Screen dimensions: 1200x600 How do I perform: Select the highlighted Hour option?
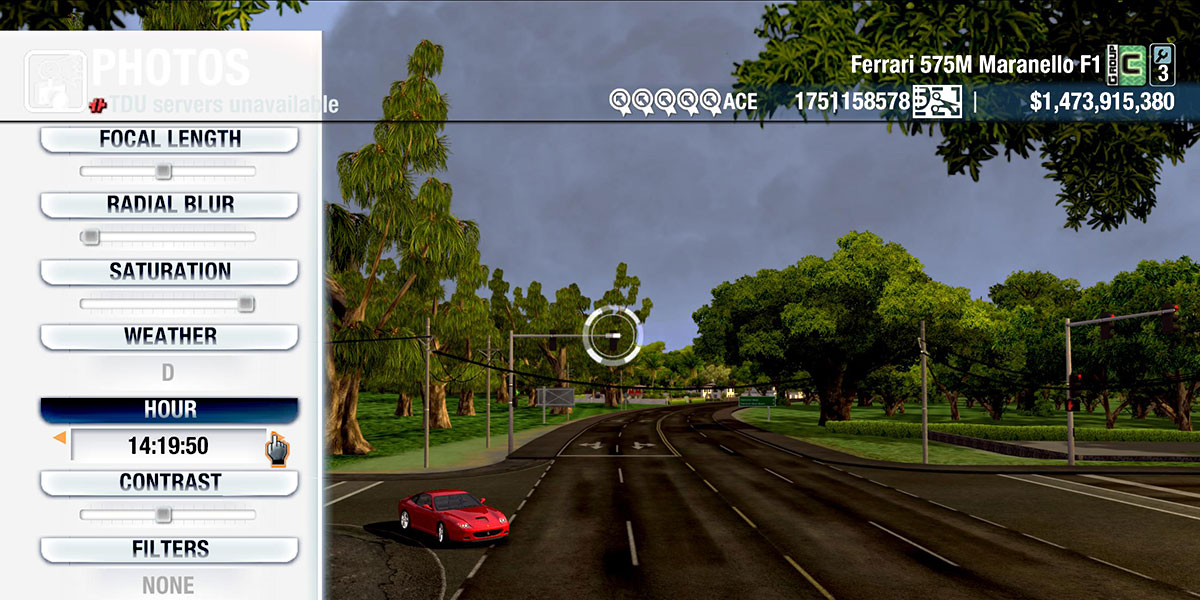point(169,410)
